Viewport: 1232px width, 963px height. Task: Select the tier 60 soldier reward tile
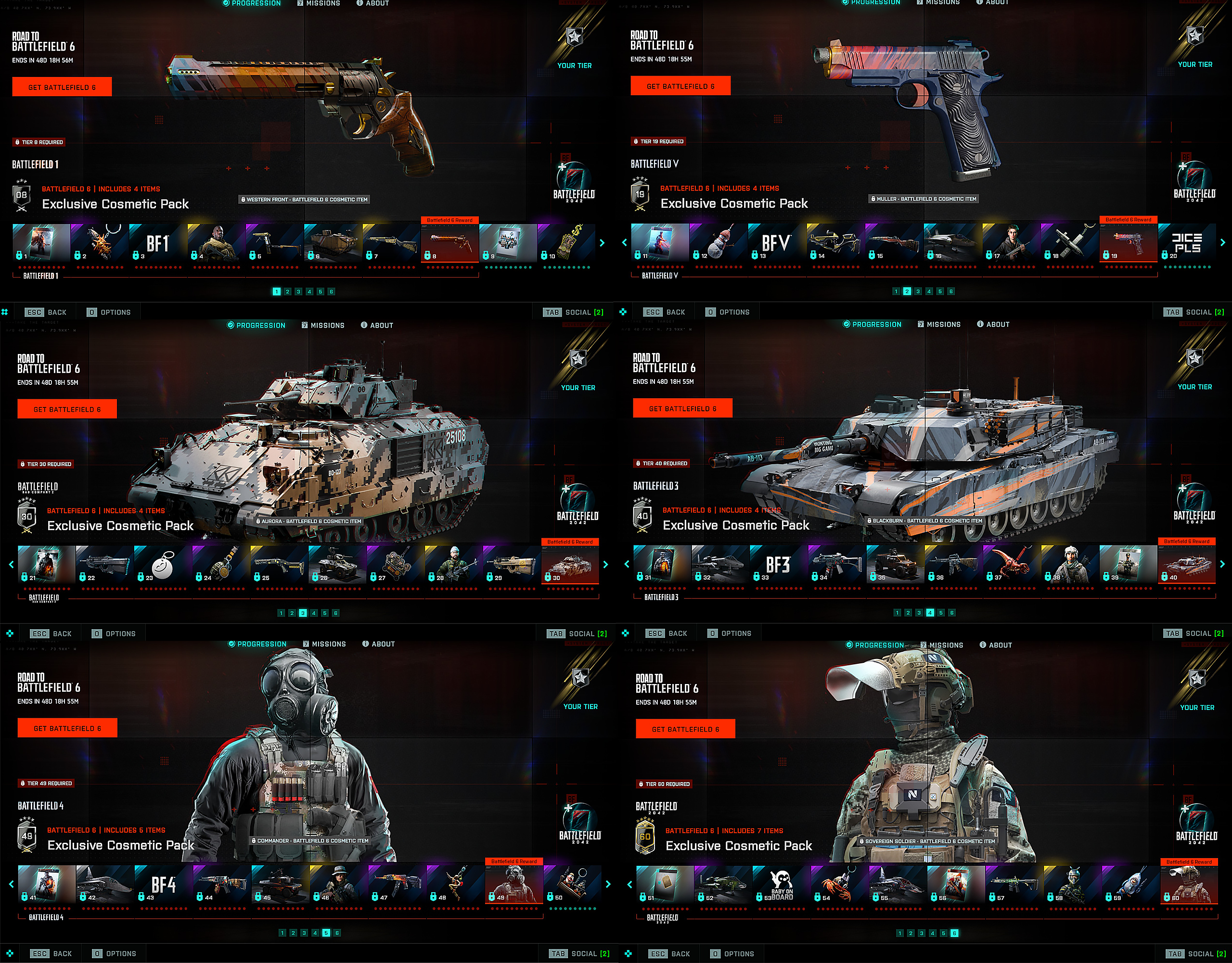(1189, 885)
